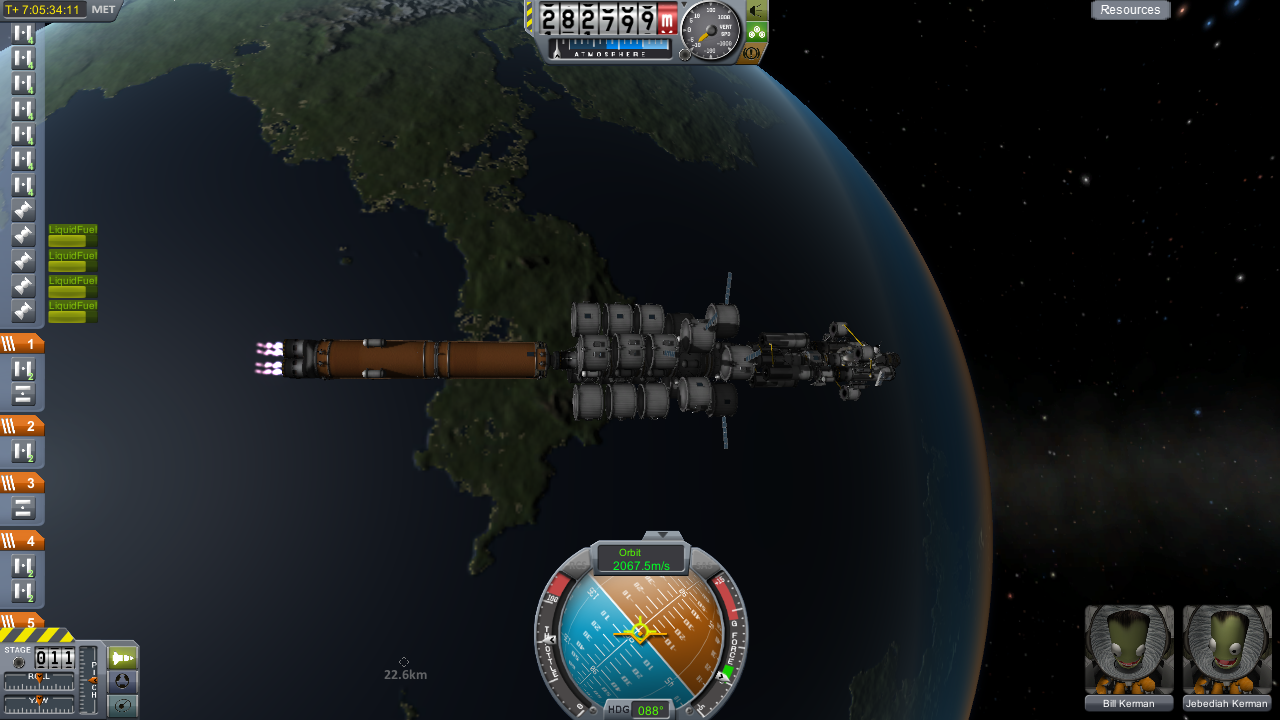Toggle the green landing gear button
1280x720 pixels.
[x=756, y=32]
